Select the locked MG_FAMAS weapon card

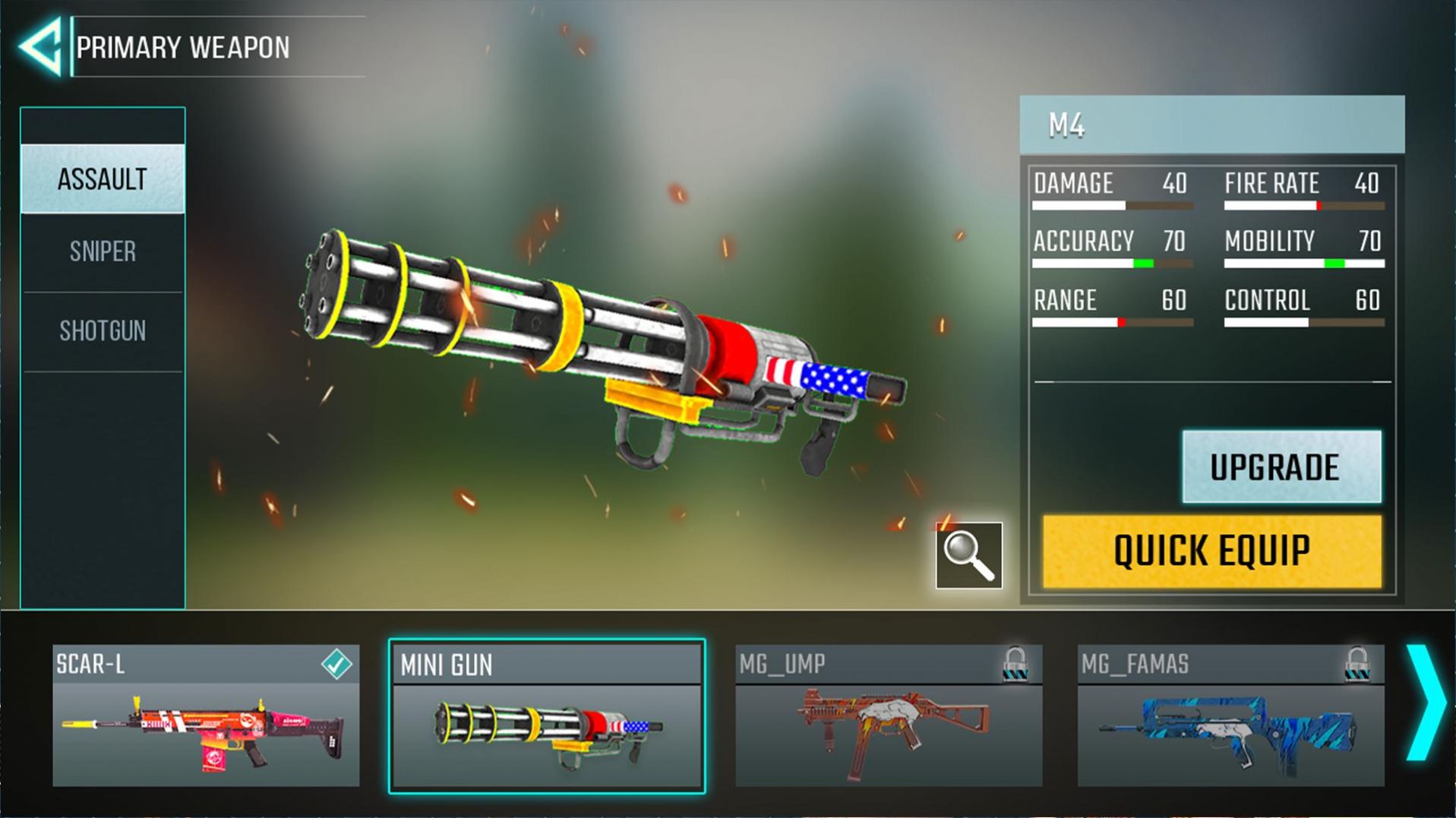[1230, 715]
